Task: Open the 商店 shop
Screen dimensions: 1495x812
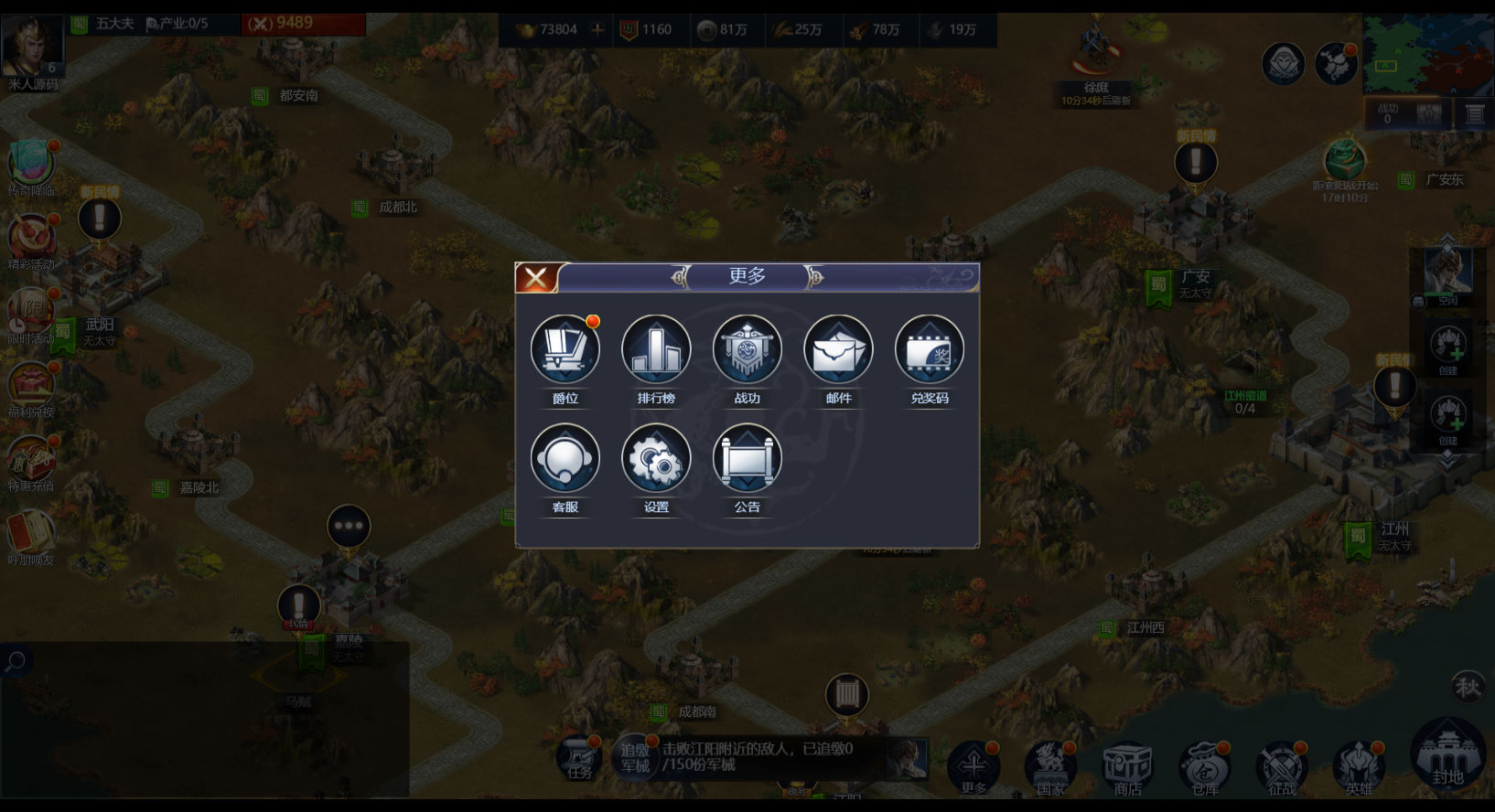Action: tap(1127, 766)
